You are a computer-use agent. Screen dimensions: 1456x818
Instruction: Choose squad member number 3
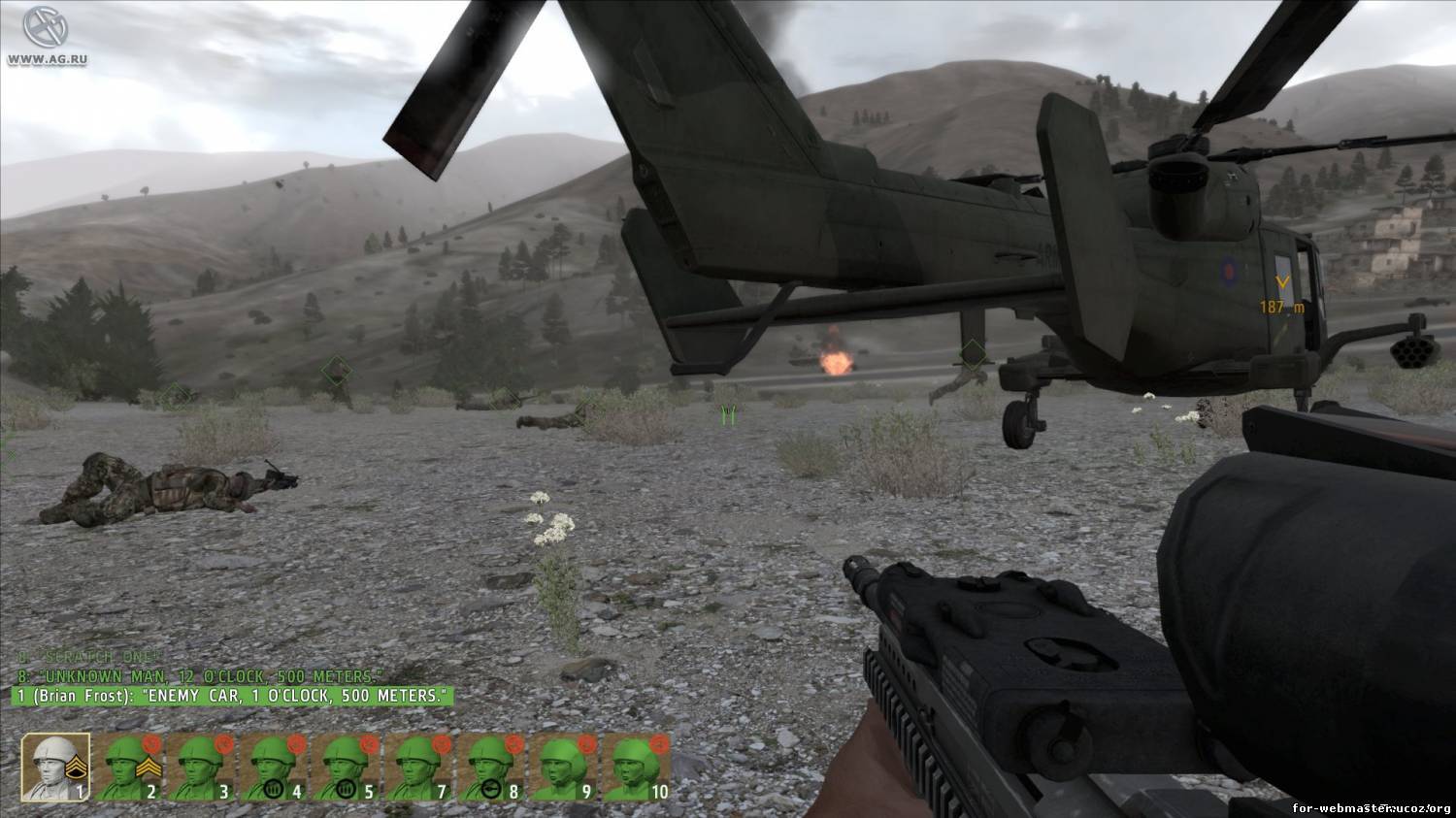point(202,767)
